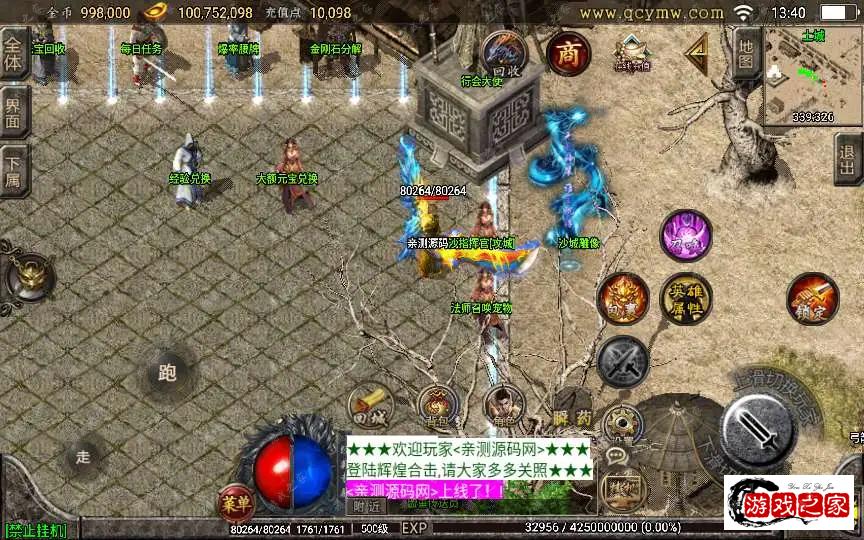
Task: Open the 商 shop button
Action: (x=569, y=53)
